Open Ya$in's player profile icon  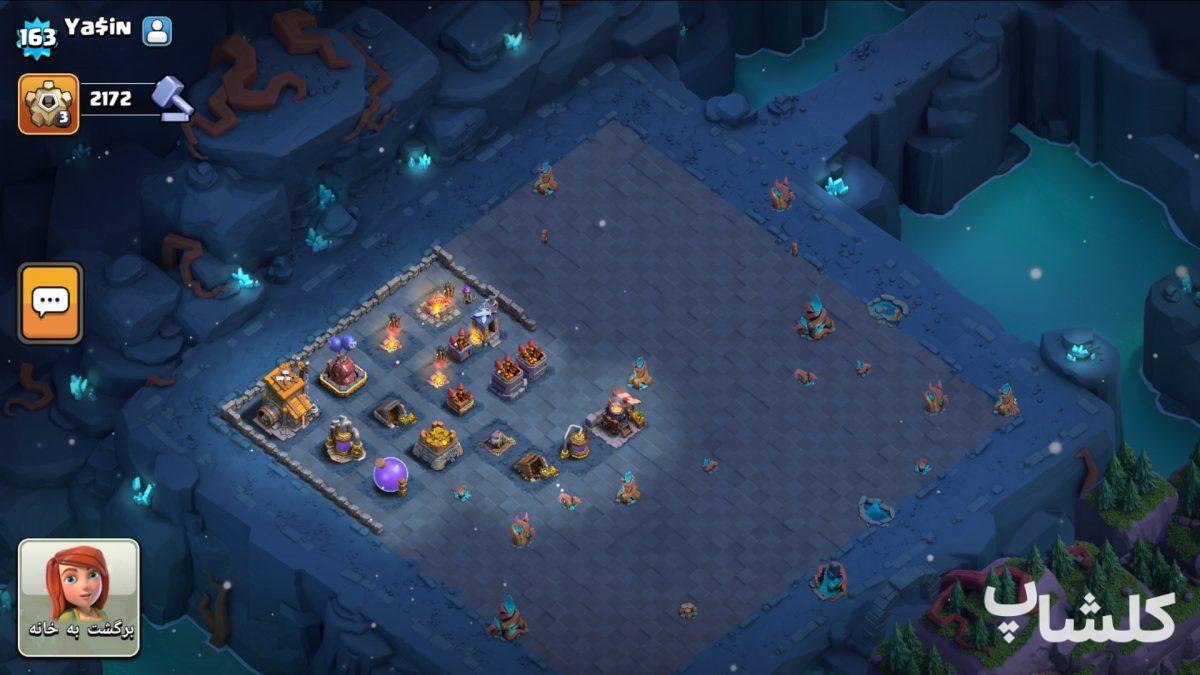pos(157,31)
